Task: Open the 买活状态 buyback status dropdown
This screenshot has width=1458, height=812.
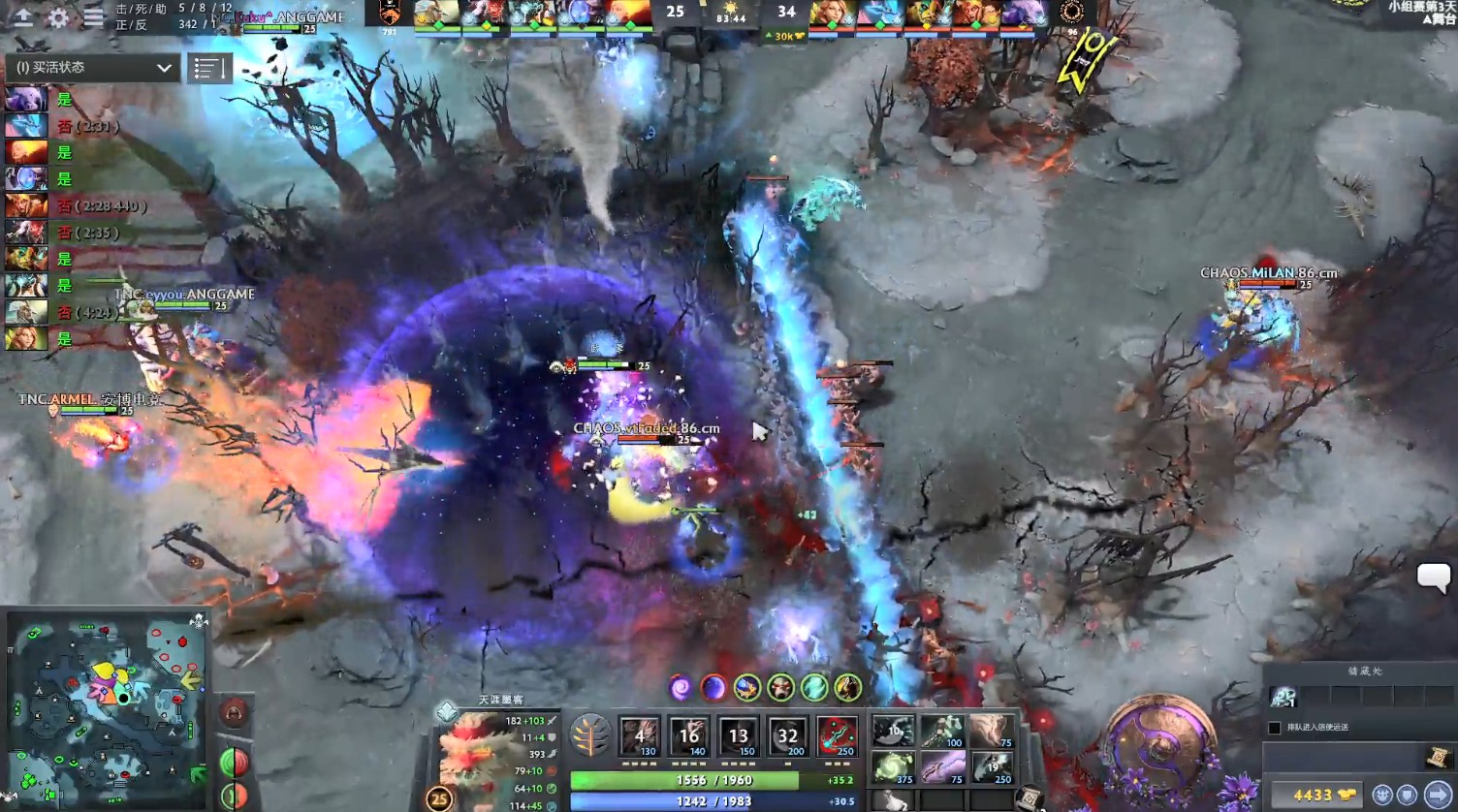Action: tap(92, 68)
